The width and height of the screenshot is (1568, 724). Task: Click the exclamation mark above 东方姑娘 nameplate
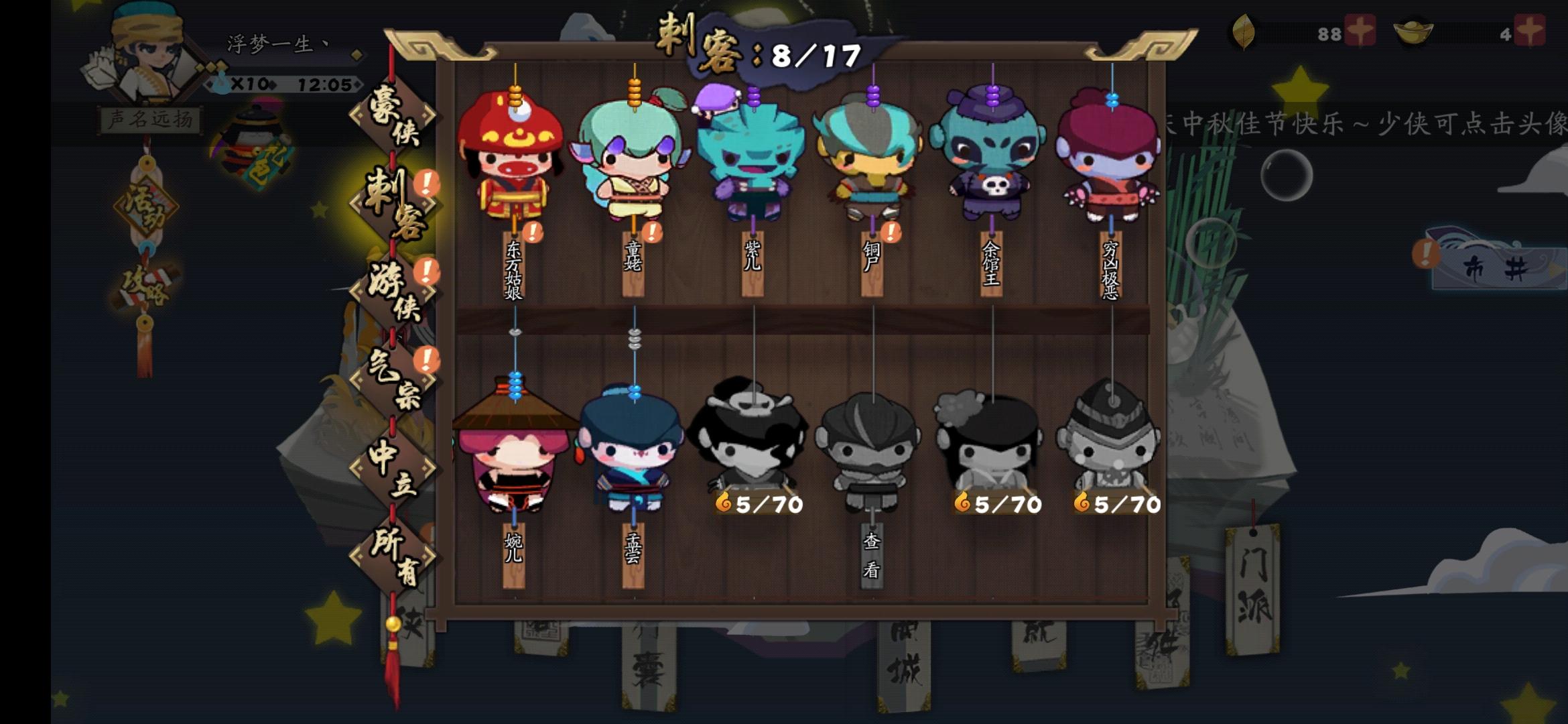coord(531,234)
